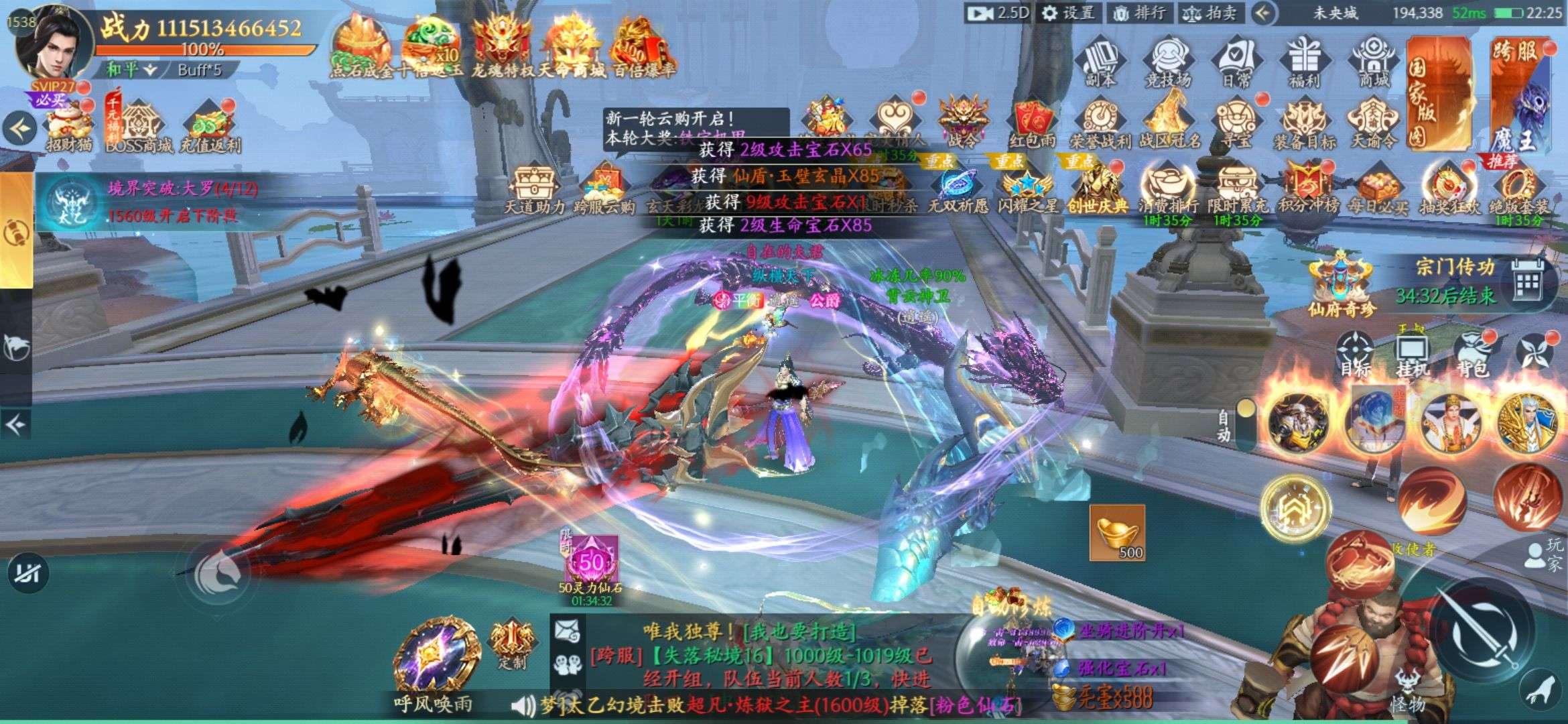
Task: Toggle the 2.5D camera view
Action: [998, 13]
